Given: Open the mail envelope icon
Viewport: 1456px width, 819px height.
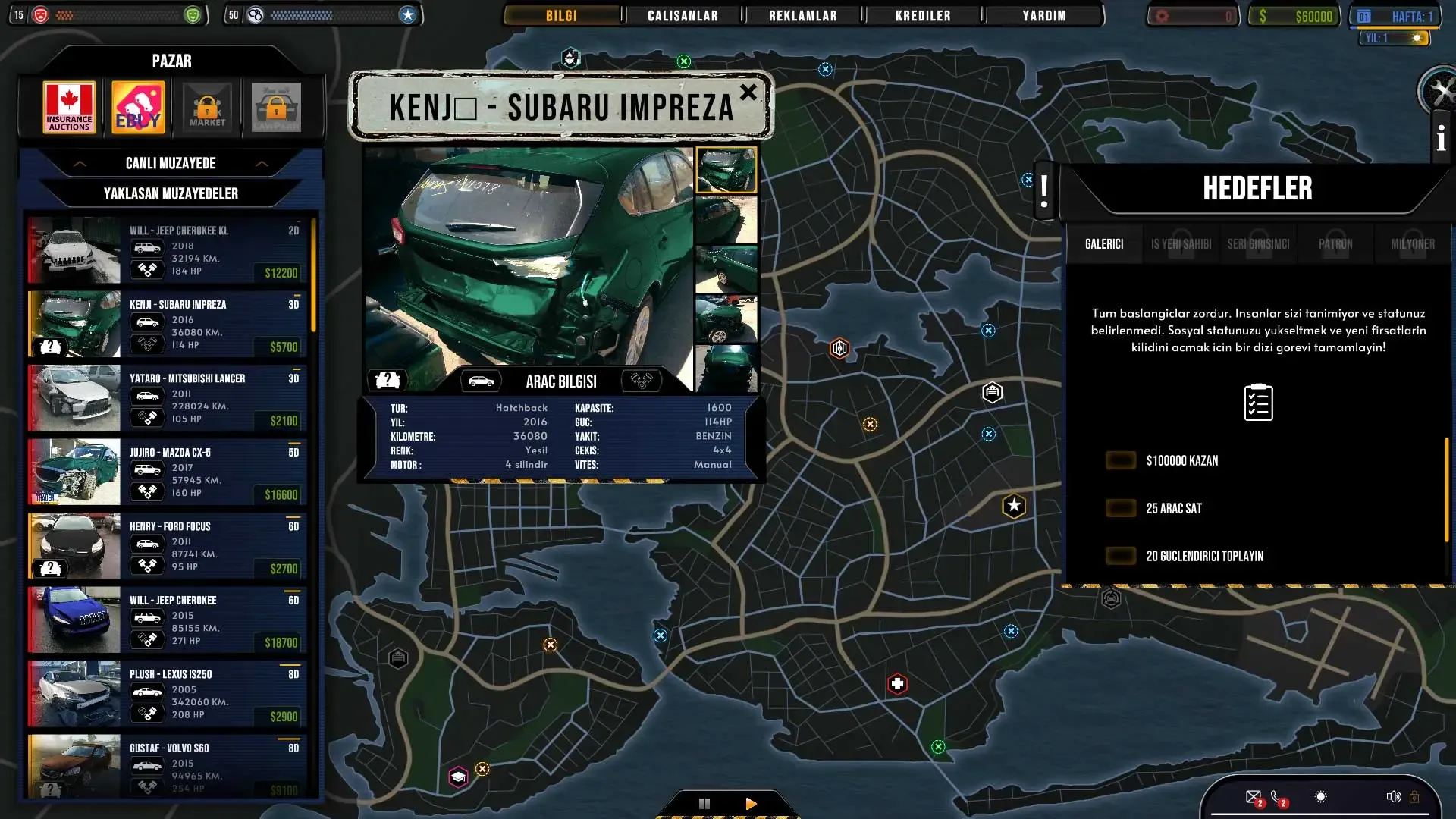Looking at the screenshot, I should (x=1253, y=797).
